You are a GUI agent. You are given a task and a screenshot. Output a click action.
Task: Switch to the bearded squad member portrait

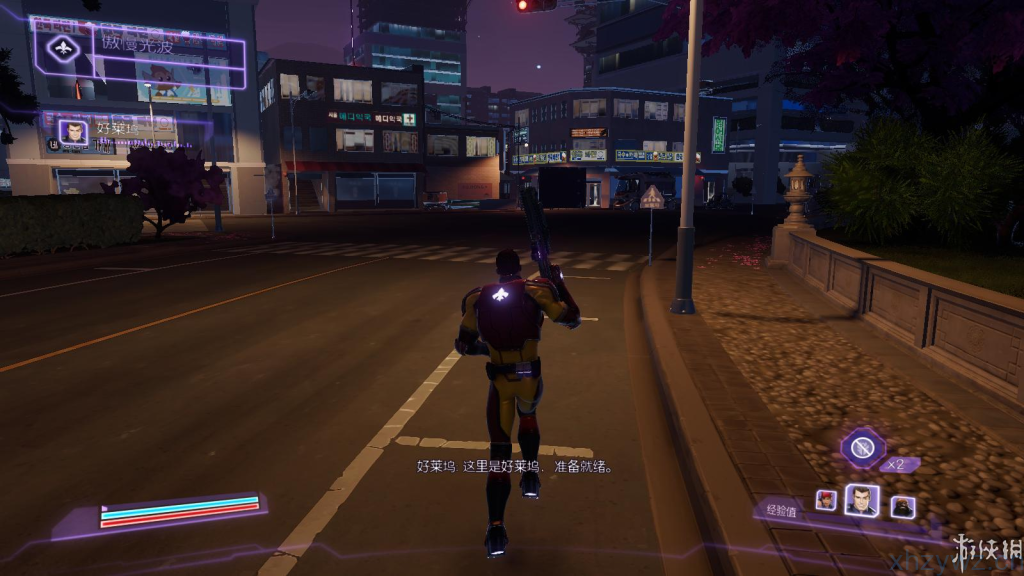point(902,506)
